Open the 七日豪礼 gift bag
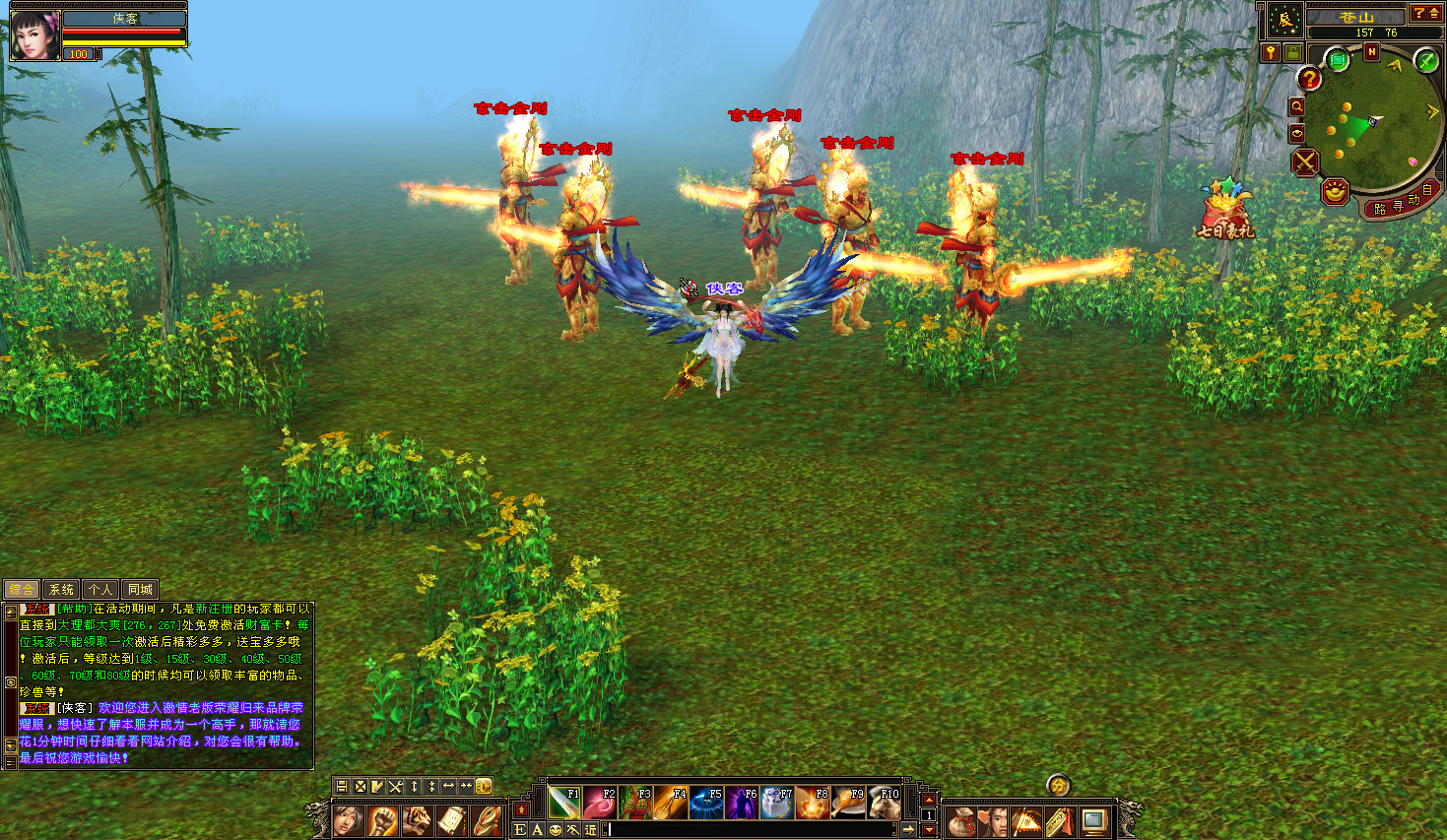This screenshot has height=840, width=1447. (x=1224, y=210)
